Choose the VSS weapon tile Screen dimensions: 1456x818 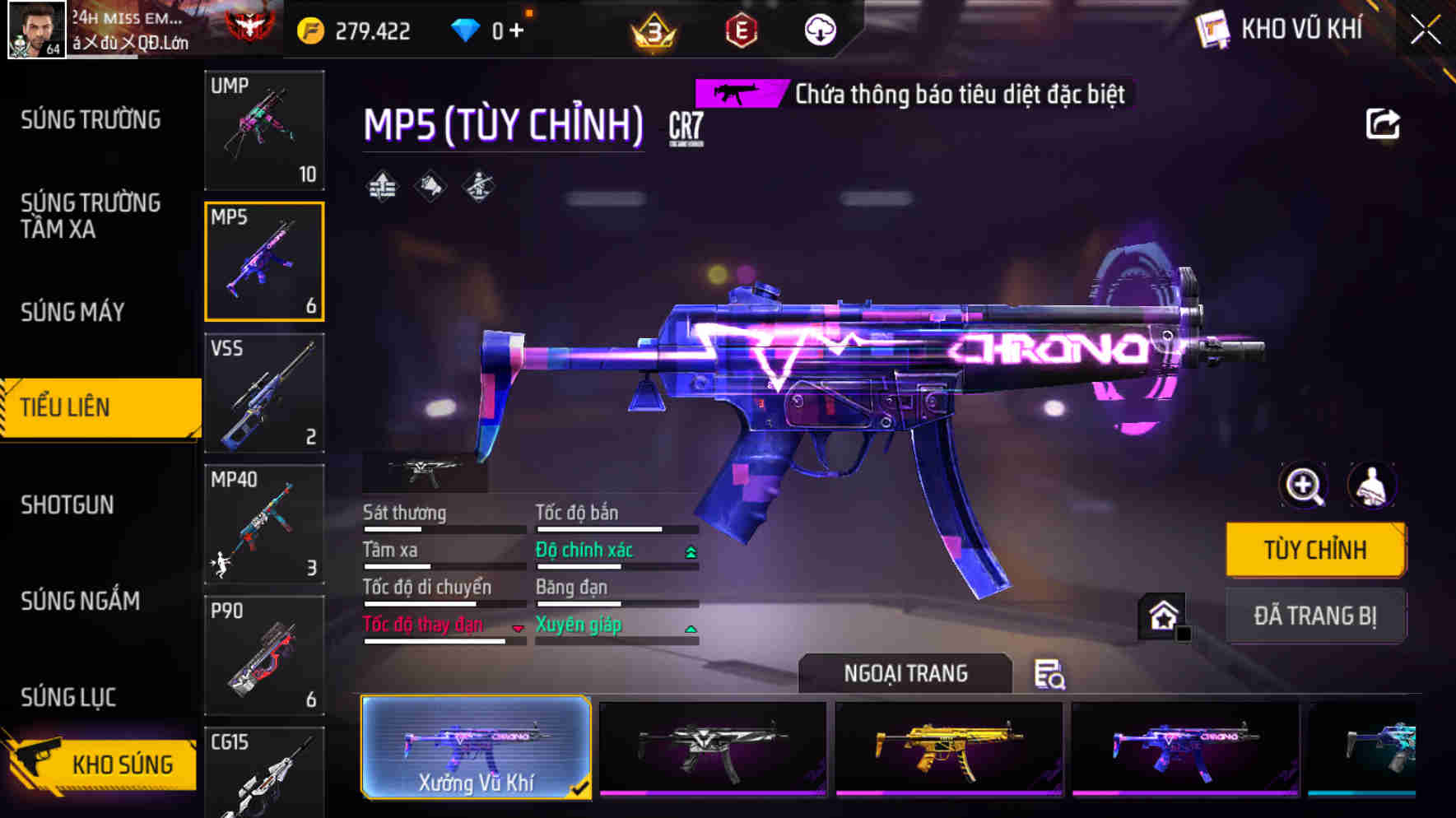pos(264,393)
